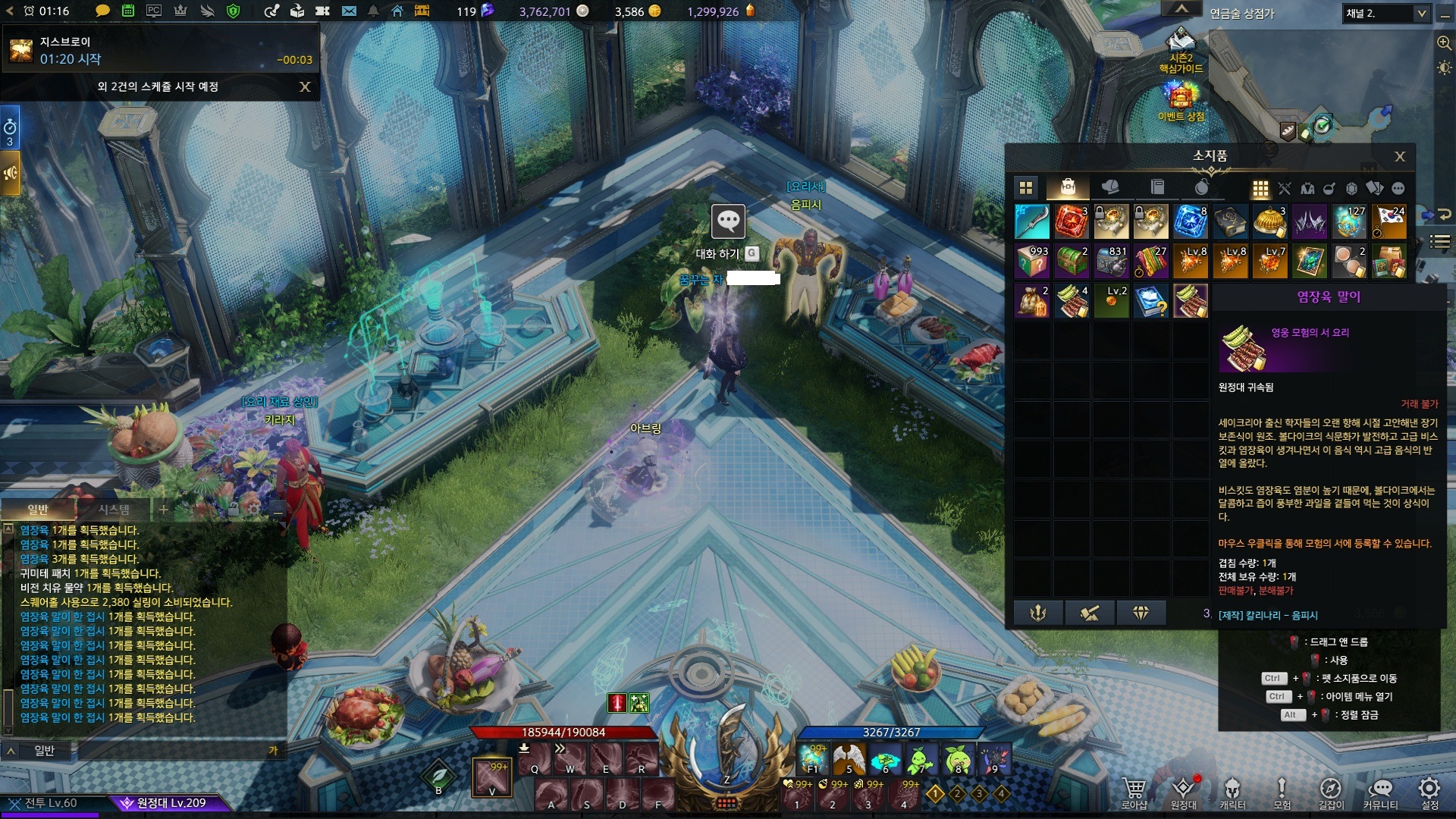Open the 커뮤니티 community menu
This screenshot has width=1456, height=819.
pos(1380,792)
